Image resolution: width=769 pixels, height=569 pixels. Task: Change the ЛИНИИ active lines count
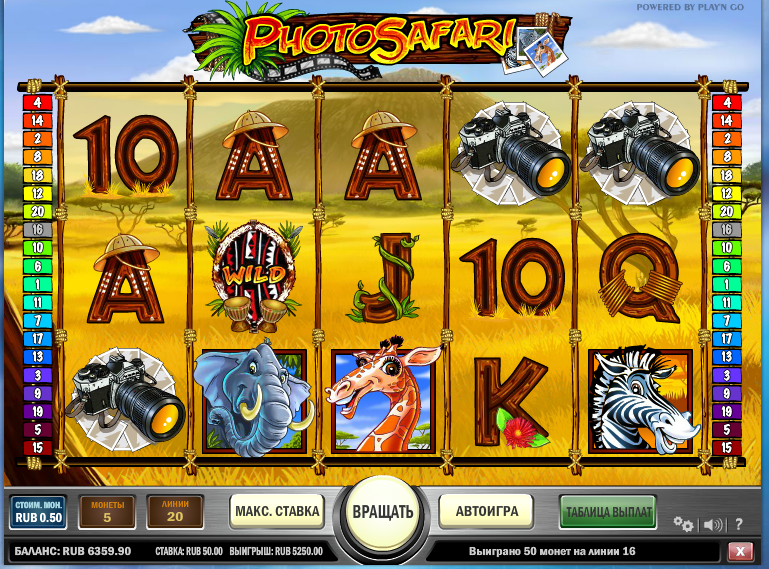pos(175,512)
